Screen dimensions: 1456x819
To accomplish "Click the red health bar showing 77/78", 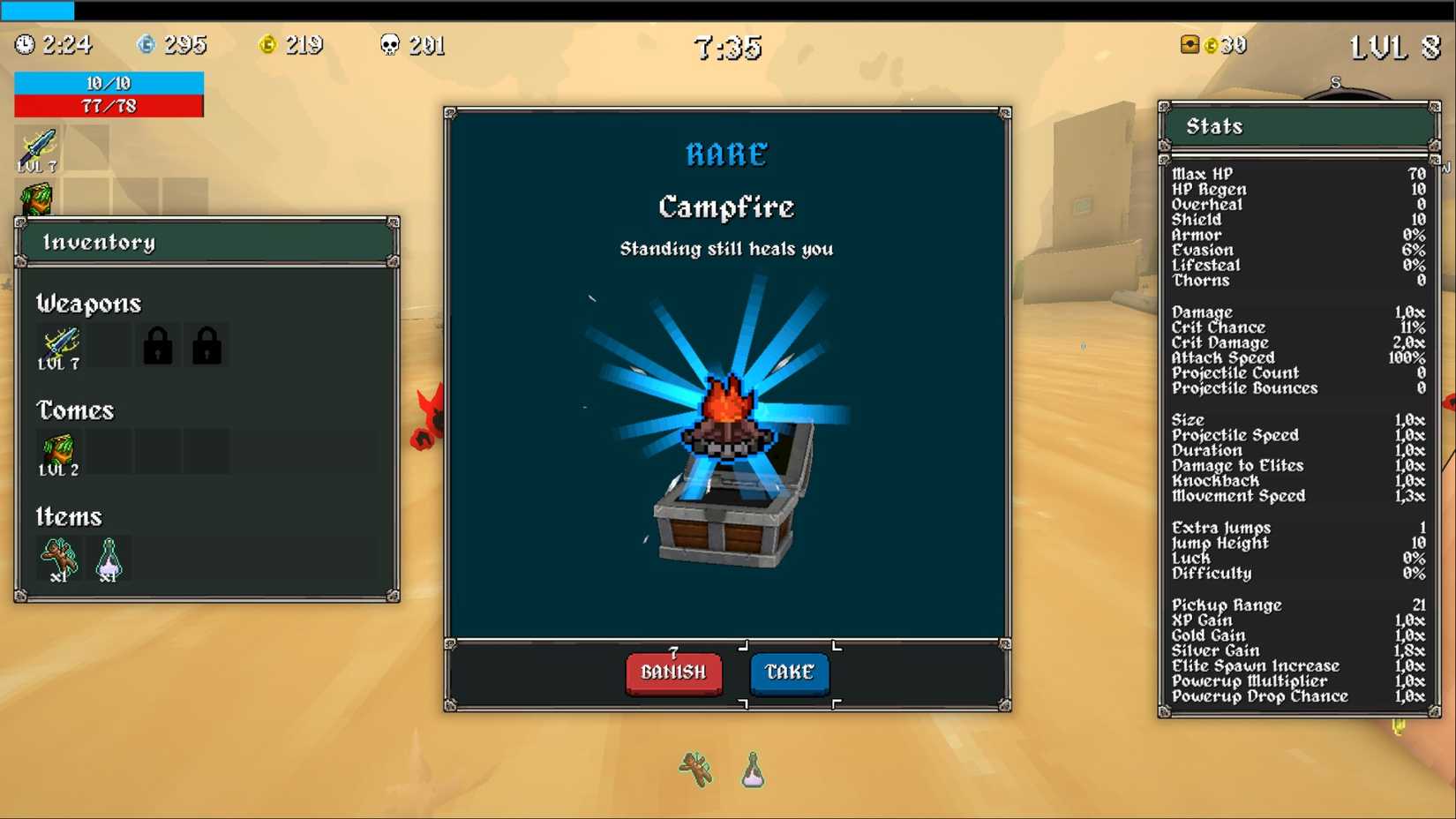I will tap(108, 106).
